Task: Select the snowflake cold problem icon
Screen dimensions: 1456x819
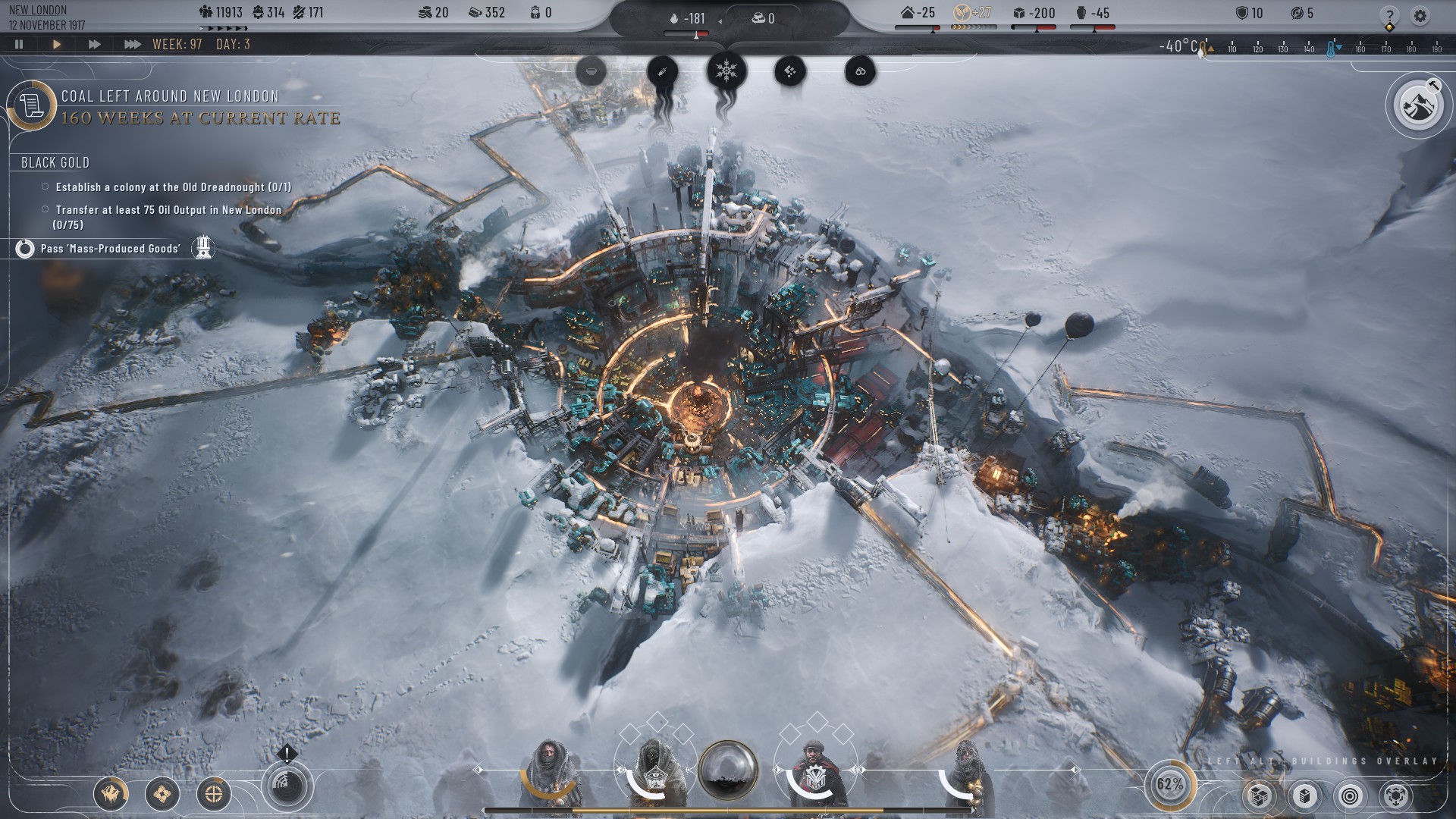Action: (x=726, y=71)
